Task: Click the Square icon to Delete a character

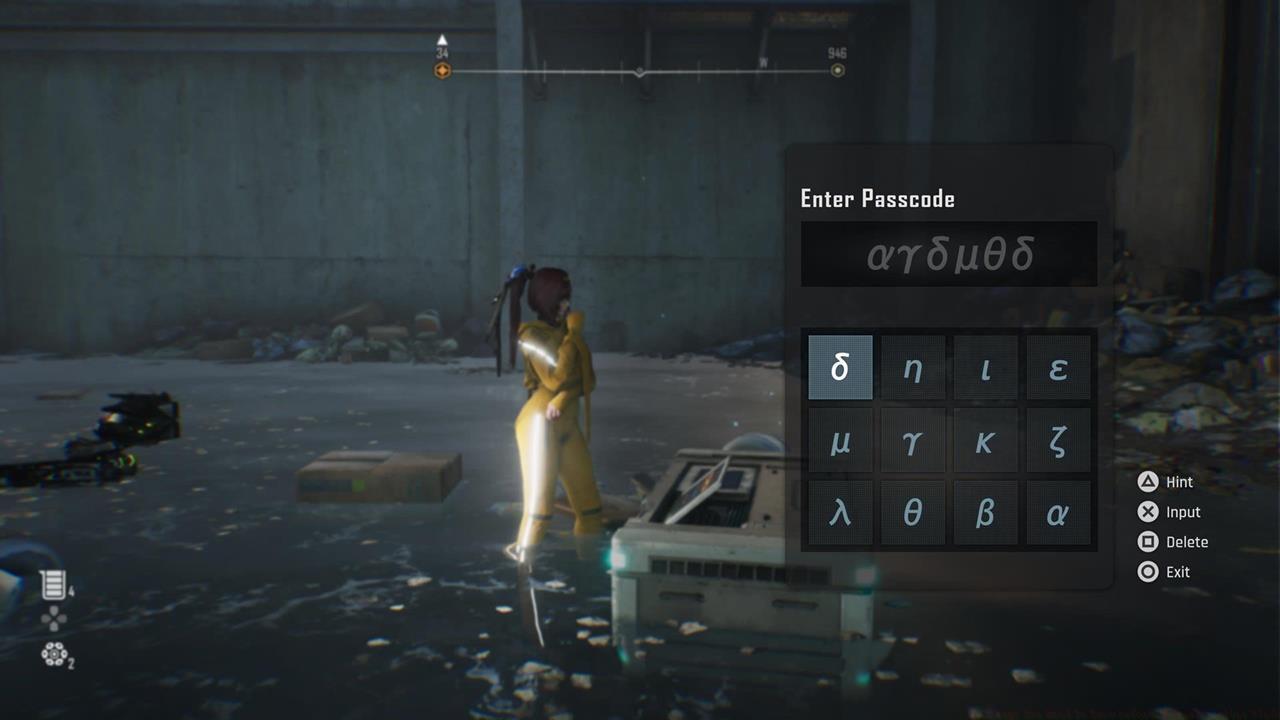Action: [1147, 542]
